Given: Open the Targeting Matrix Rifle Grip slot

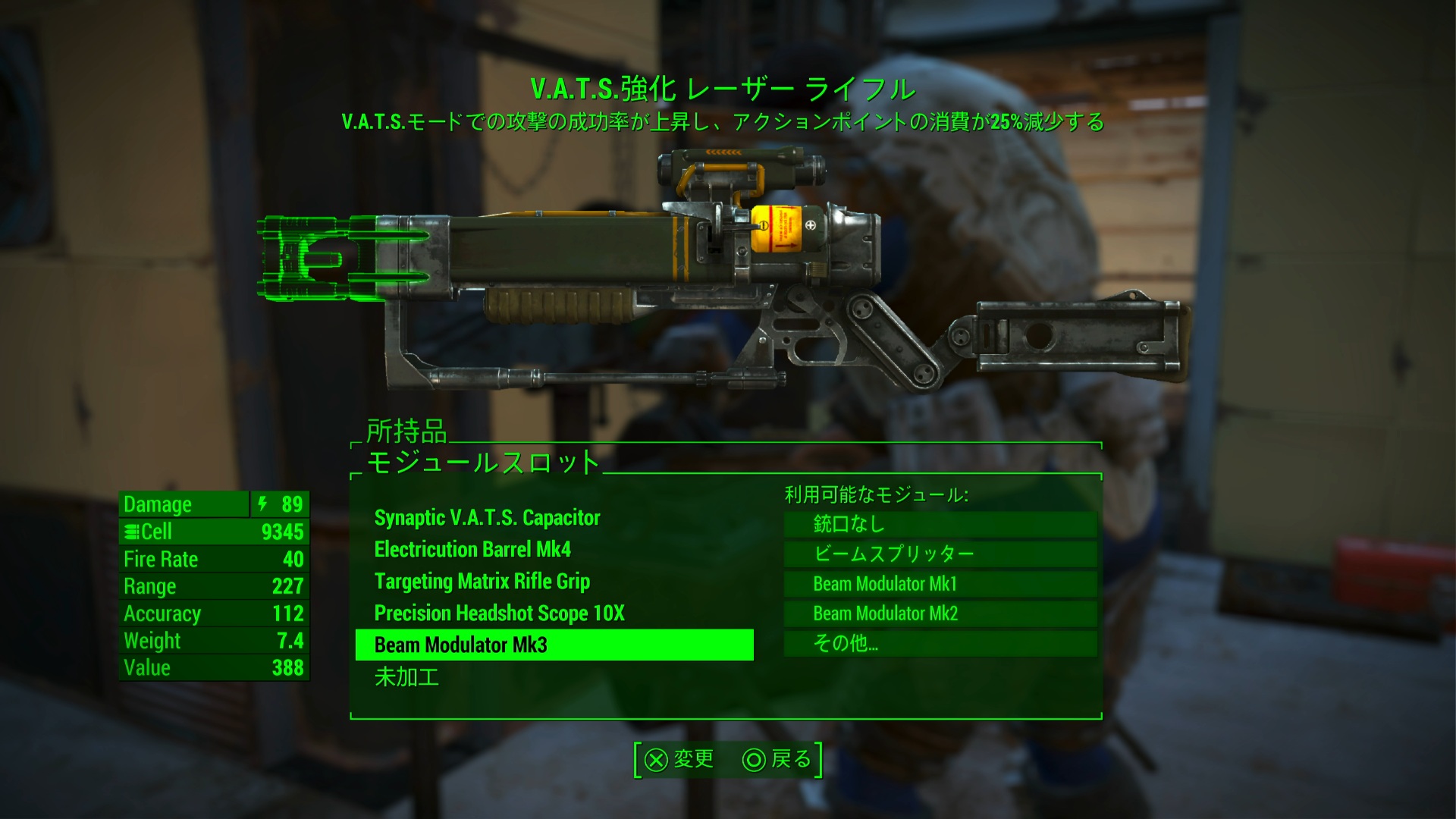Looking at the screenshot, I should click(482, 582).
